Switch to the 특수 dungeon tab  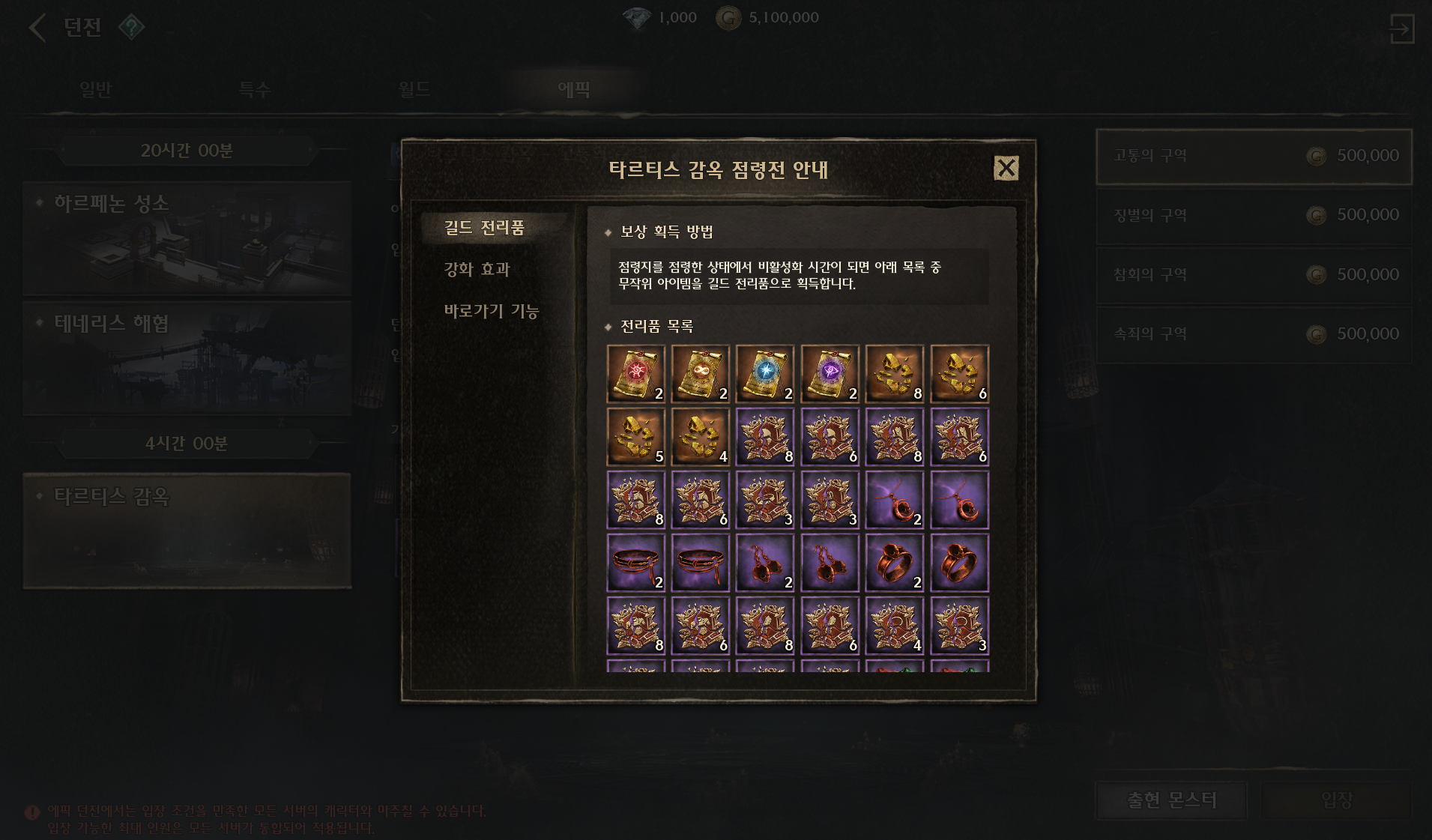[254, 90]
